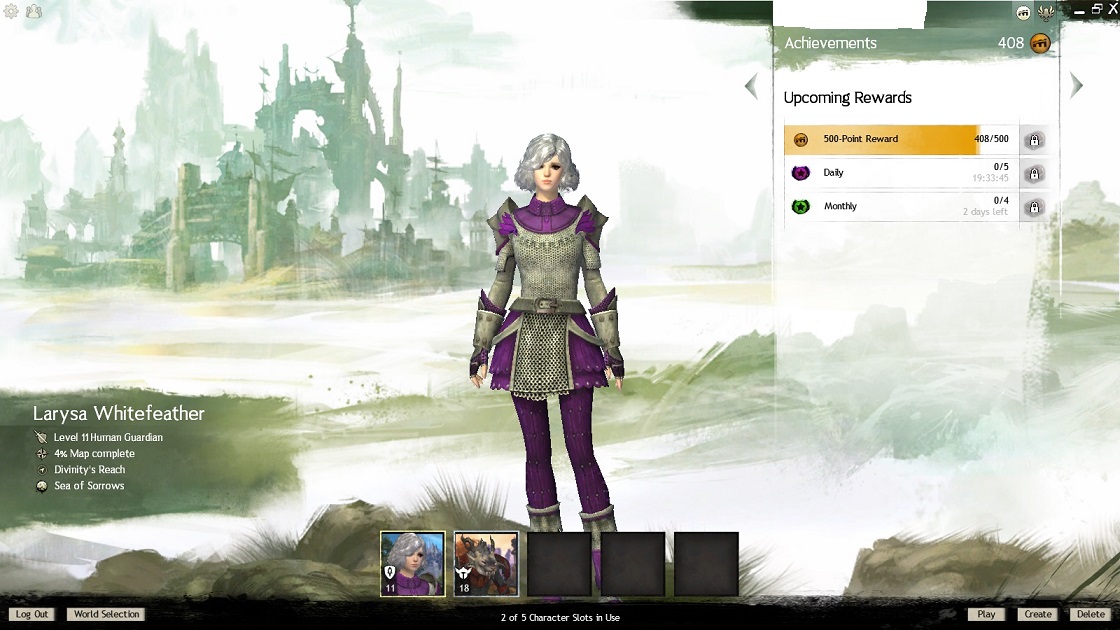
Task: Click the Daily reward's chest lock icon
Action: pyautogui.click(x=1034, y=174)
